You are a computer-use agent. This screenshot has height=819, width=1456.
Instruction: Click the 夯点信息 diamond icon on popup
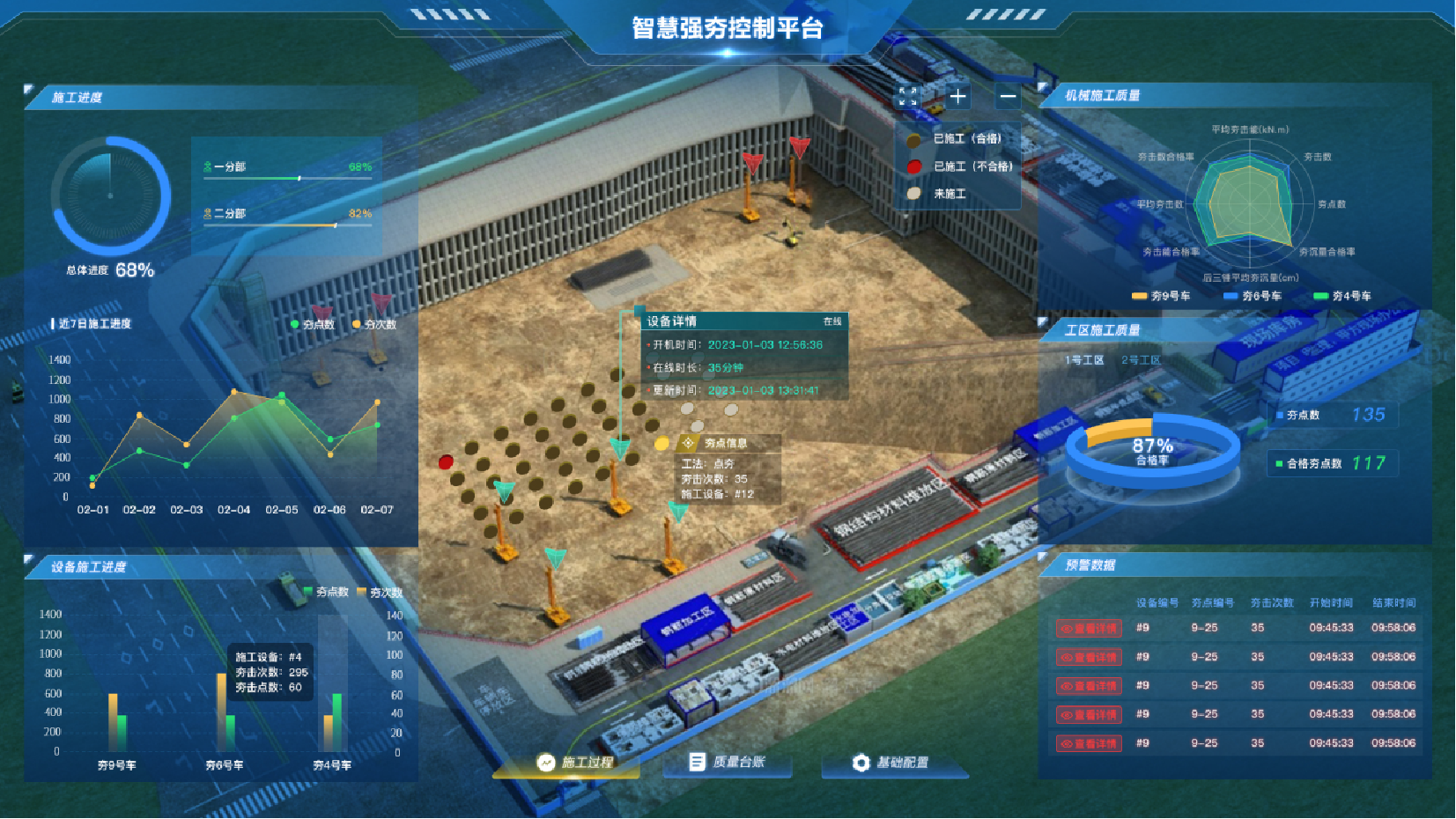686,443
